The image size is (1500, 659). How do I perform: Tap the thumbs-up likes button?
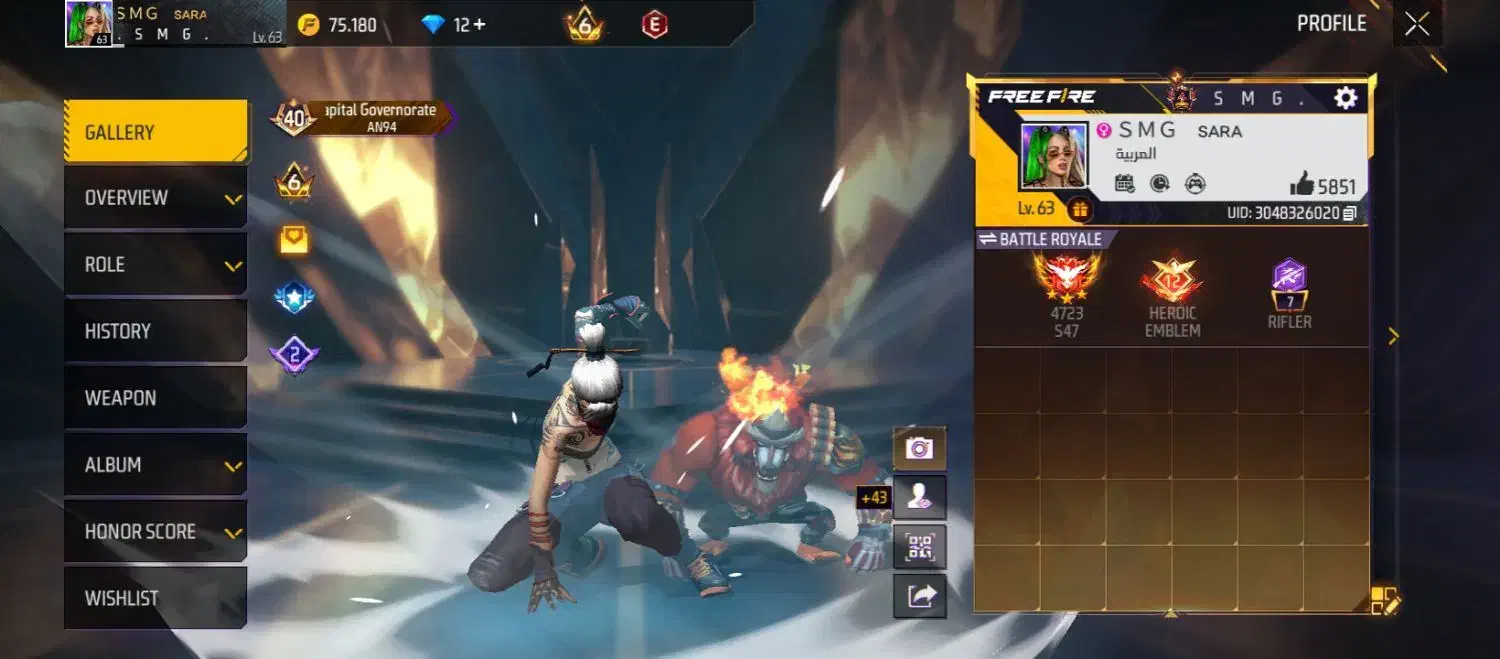[1302, 184]
